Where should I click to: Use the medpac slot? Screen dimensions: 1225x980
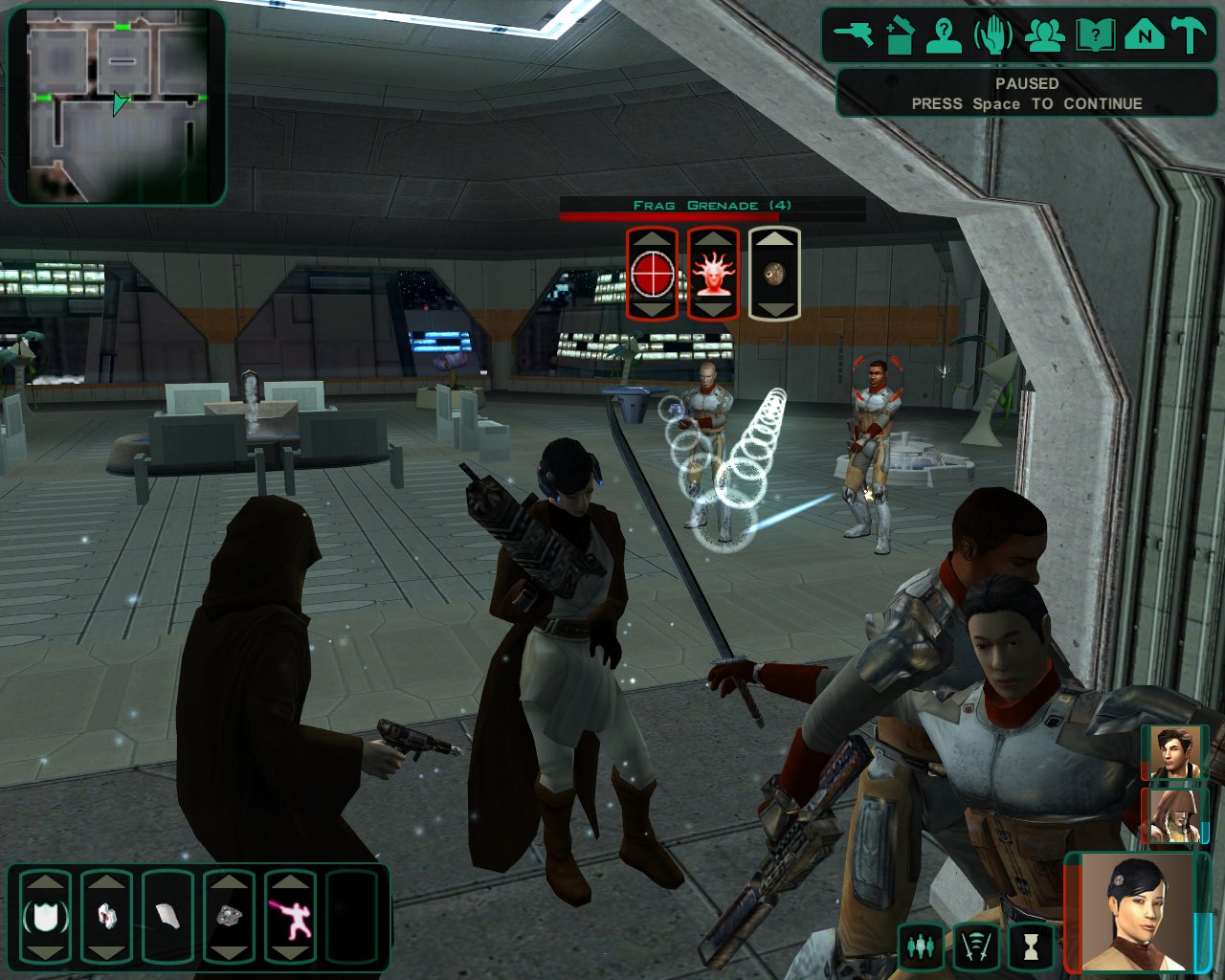point(106,917)
